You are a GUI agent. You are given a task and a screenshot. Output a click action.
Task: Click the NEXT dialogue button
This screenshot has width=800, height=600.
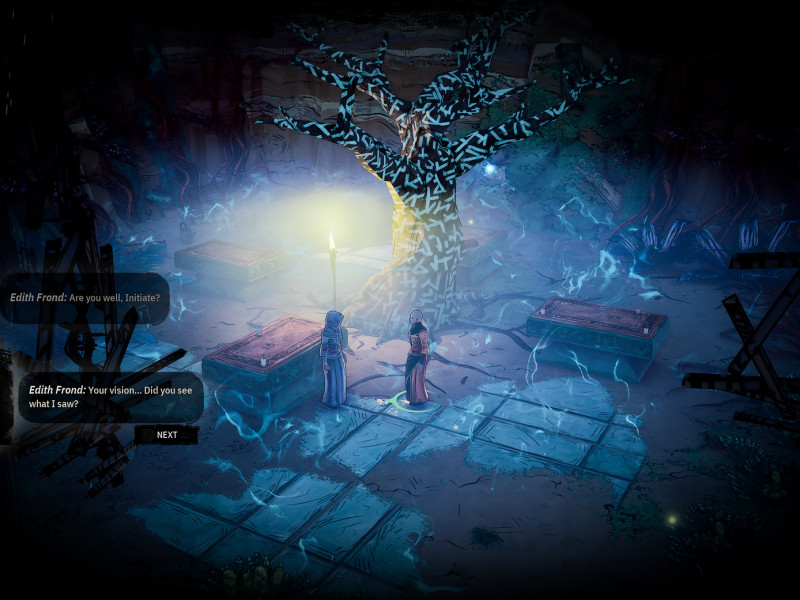point(166,435)
